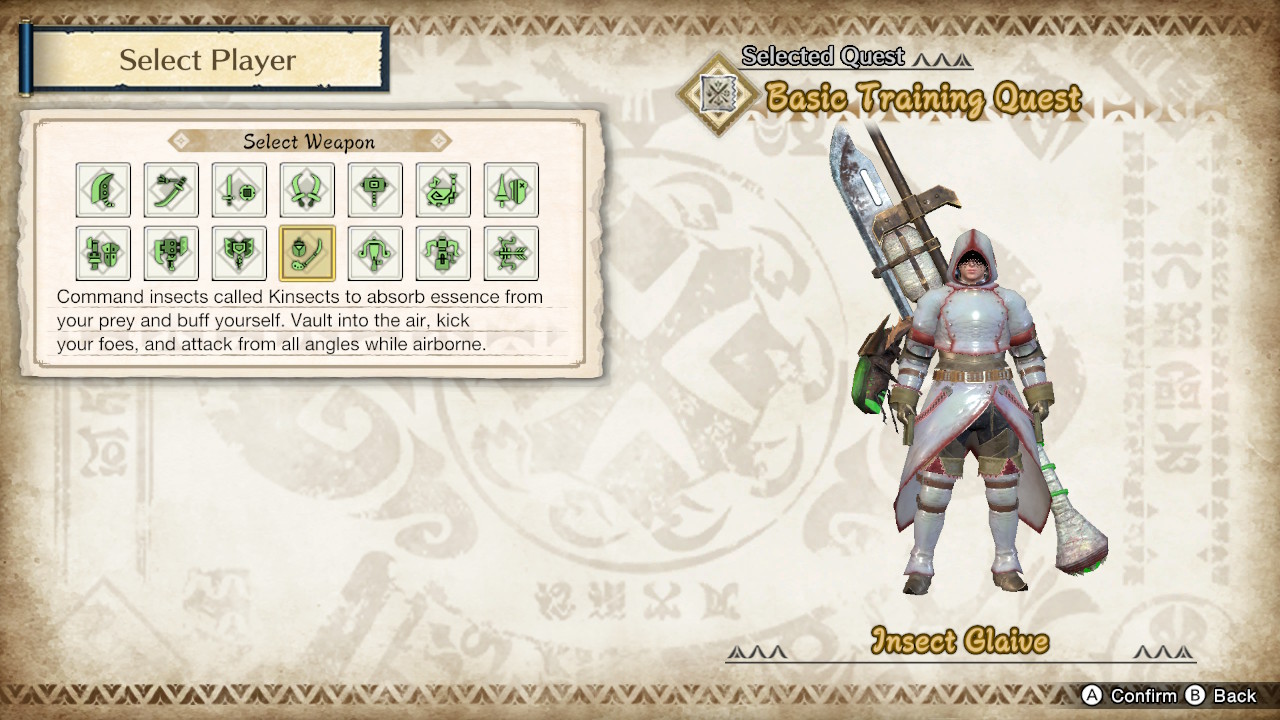Select the Heavy Bowgun icon

(x=443, y=253)
